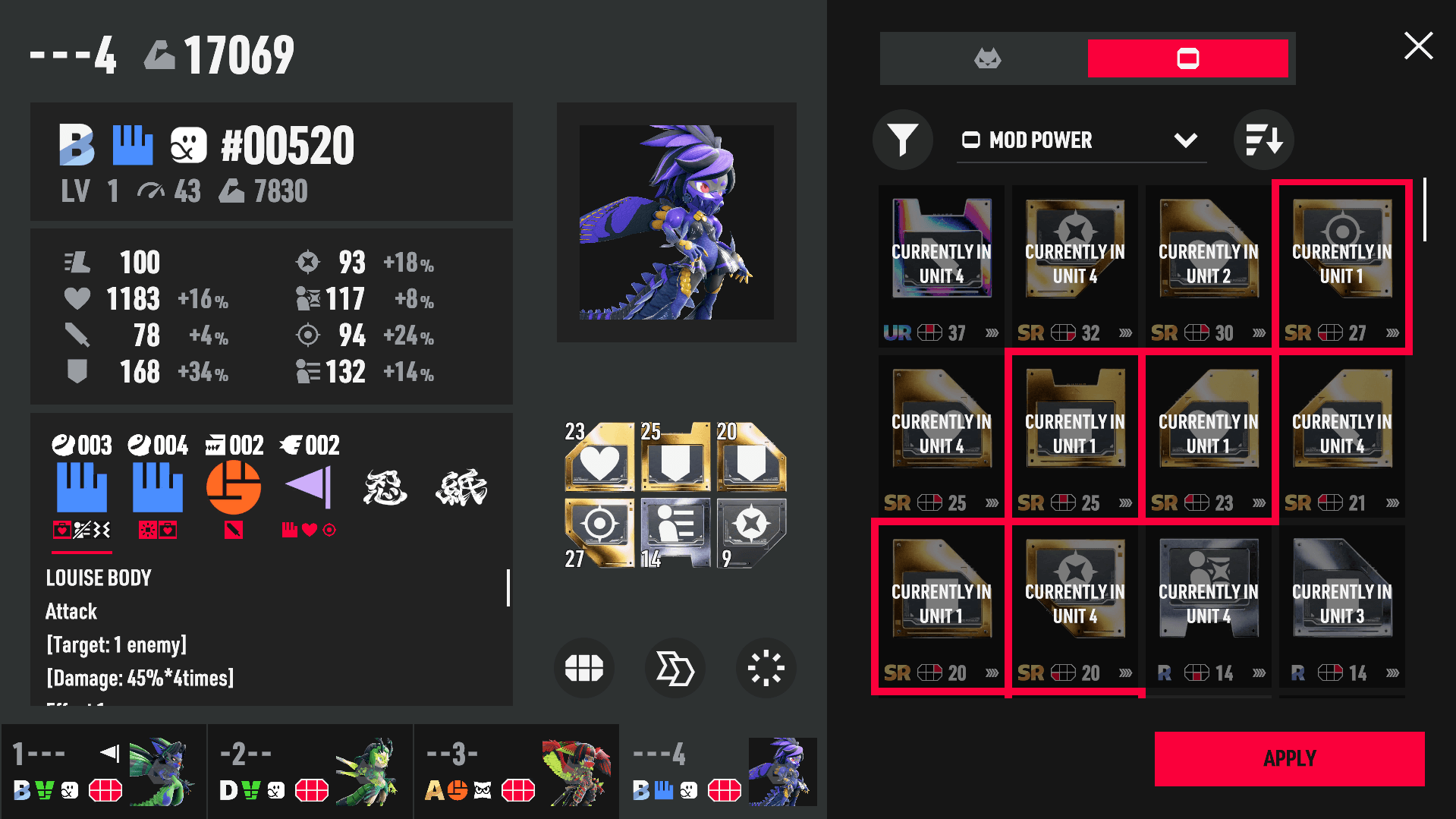Expand details of the R 14 mod
The height and width of the screenshot is (819, 1456).
click(x=1259, y=673)
